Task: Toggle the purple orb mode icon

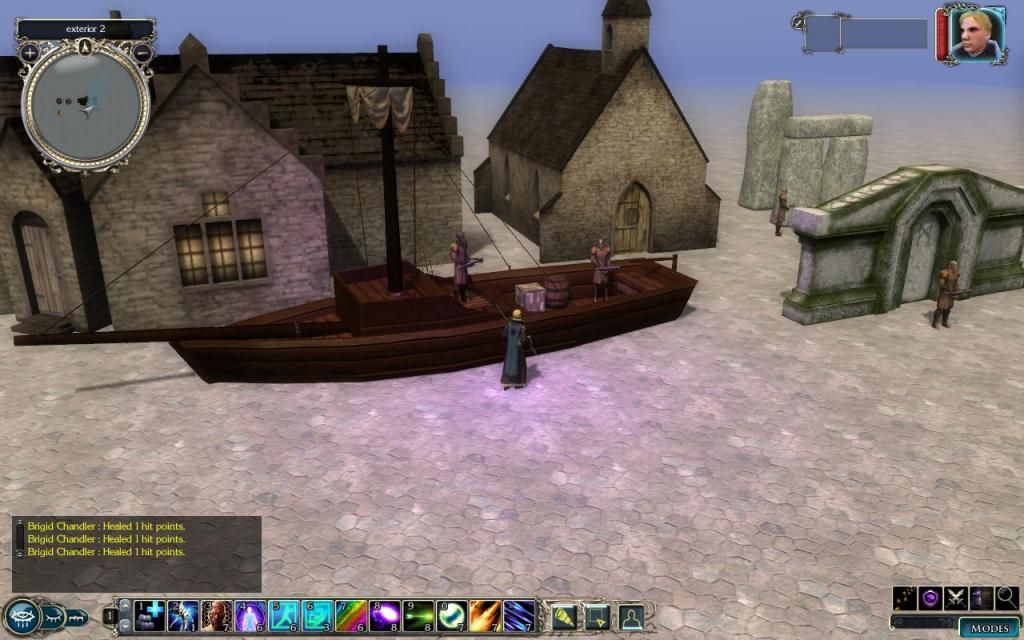Action: tap(930, 598)
